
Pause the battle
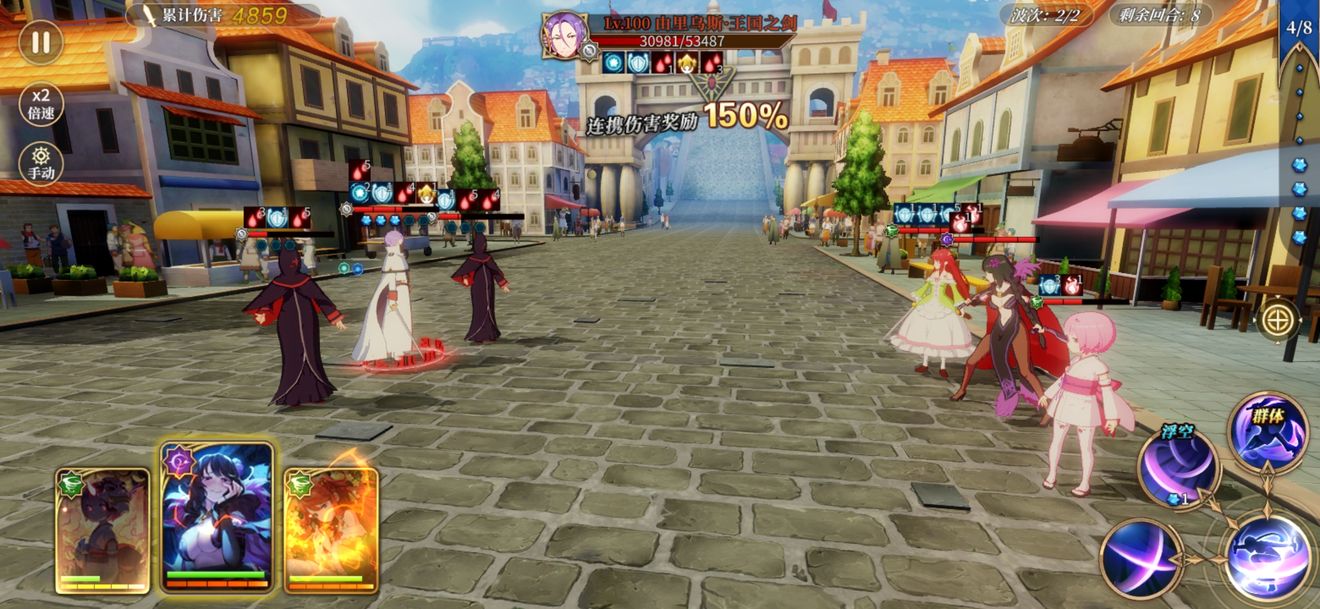(x=41, y=42)
